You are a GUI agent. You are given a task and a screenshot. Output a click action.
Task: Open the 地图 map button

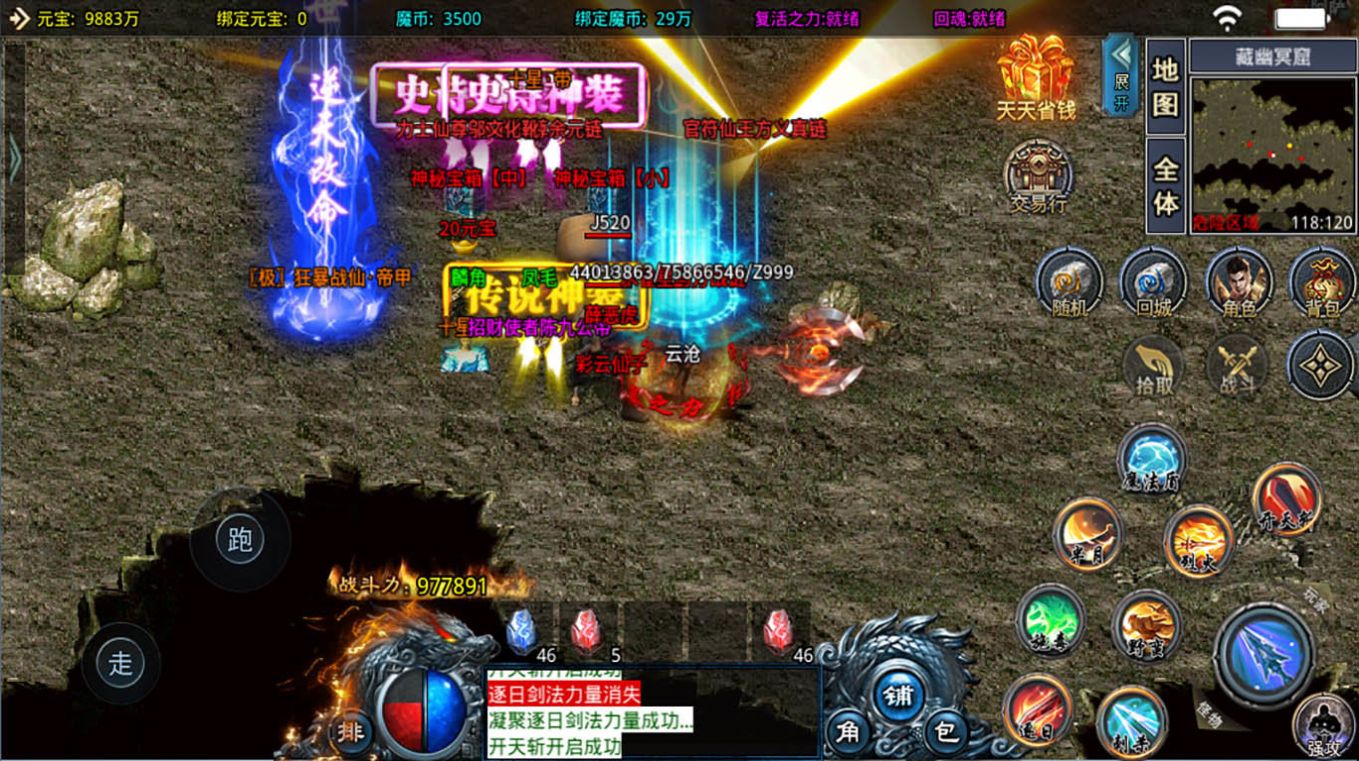click(1165, 87)
